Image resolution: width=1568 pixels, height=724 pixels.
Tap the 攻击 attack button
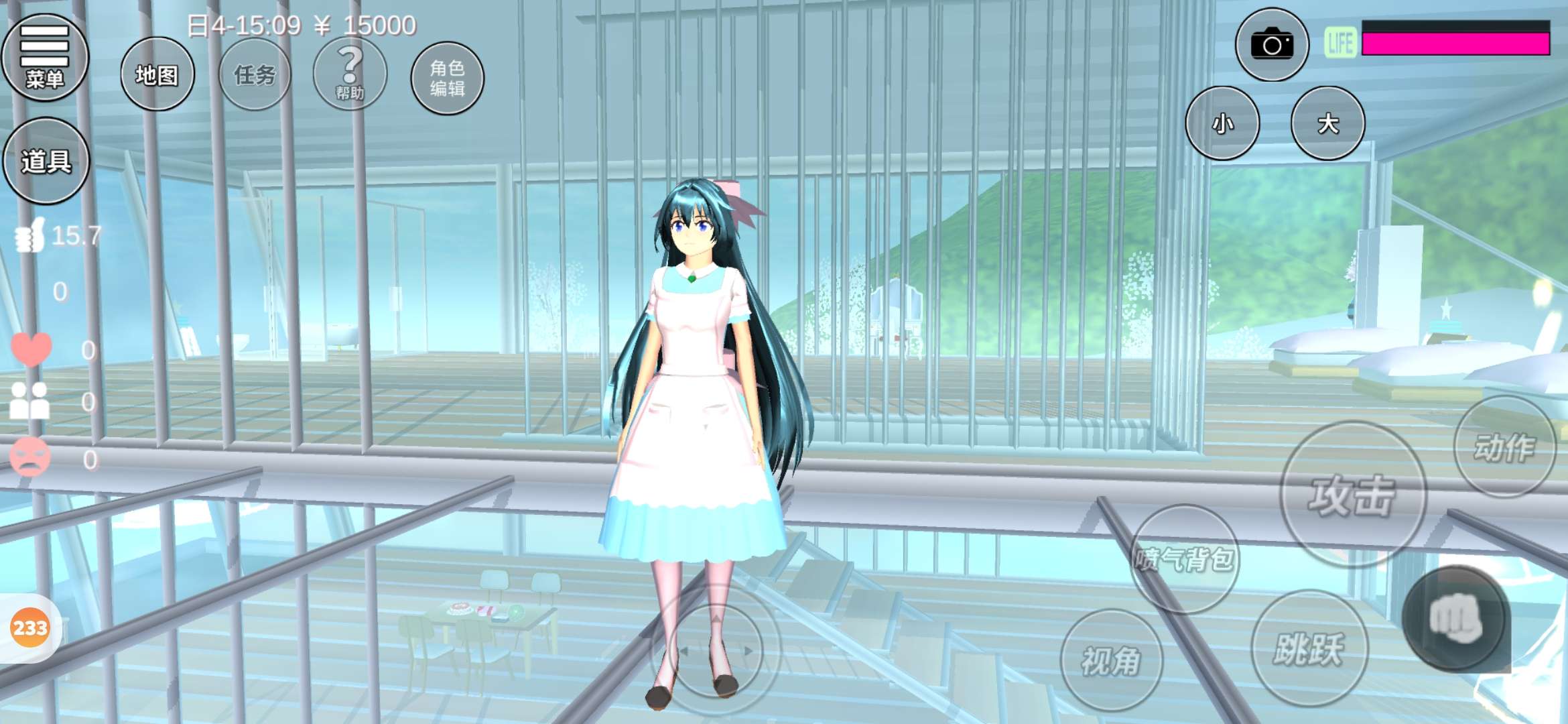[1352, 495]
